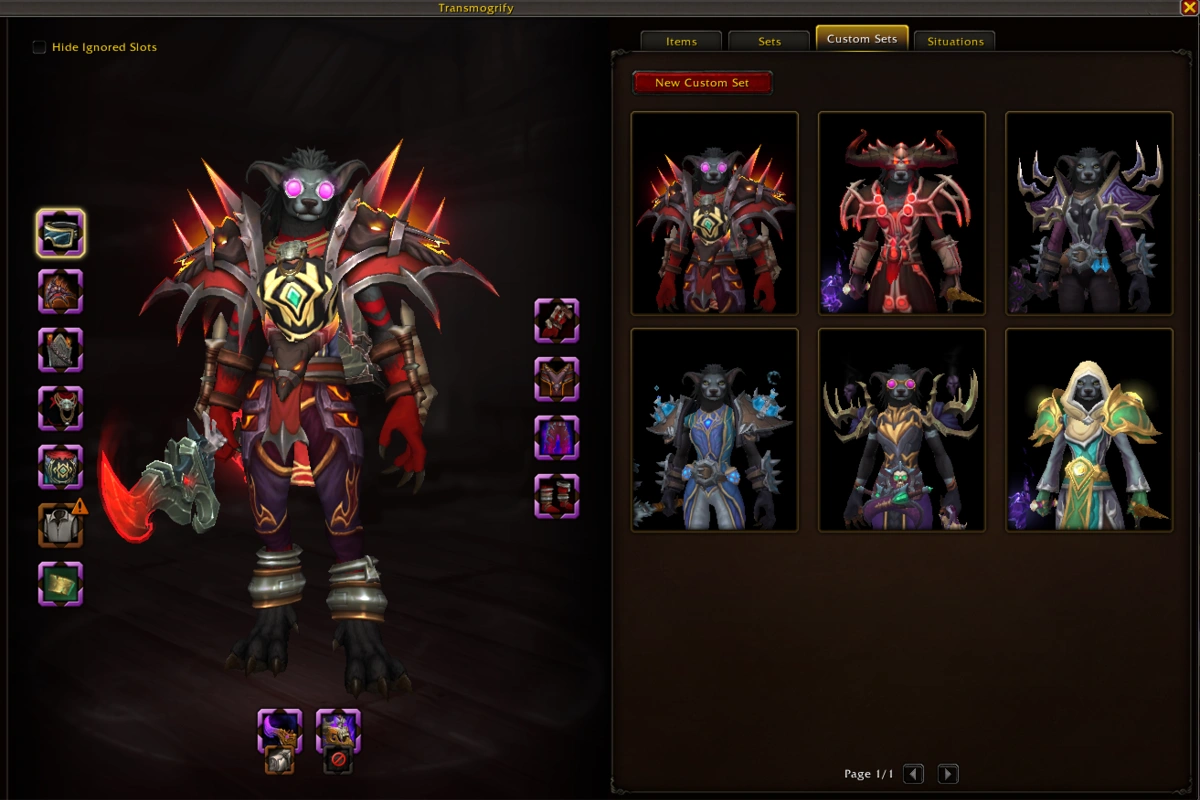Image resolution: width=1200 pixels, height=800 pixels.
Task: Select the red boots slot
Action: click(557, 495)
